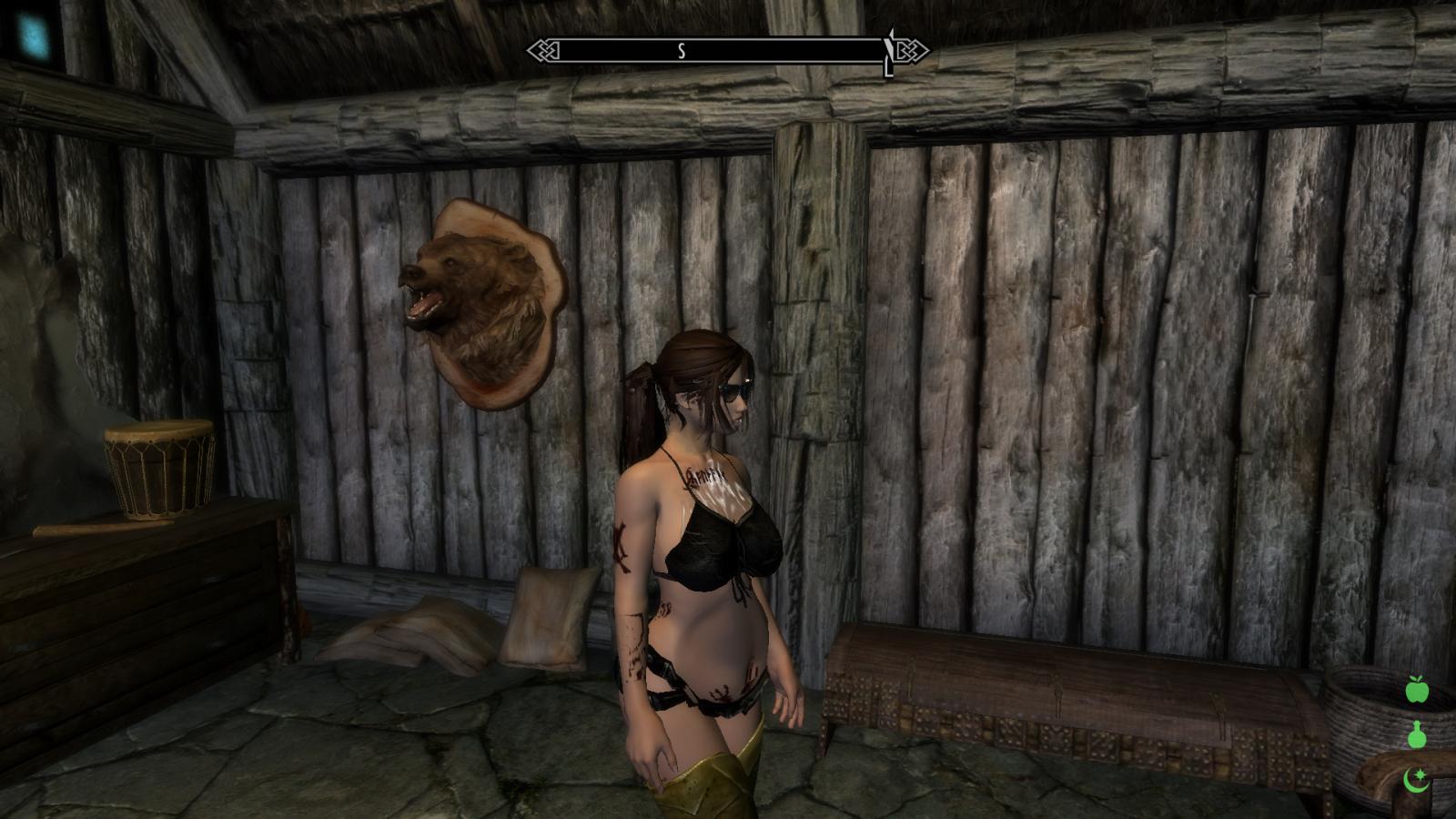Select the green flask thirst icon

point(1417,735)
